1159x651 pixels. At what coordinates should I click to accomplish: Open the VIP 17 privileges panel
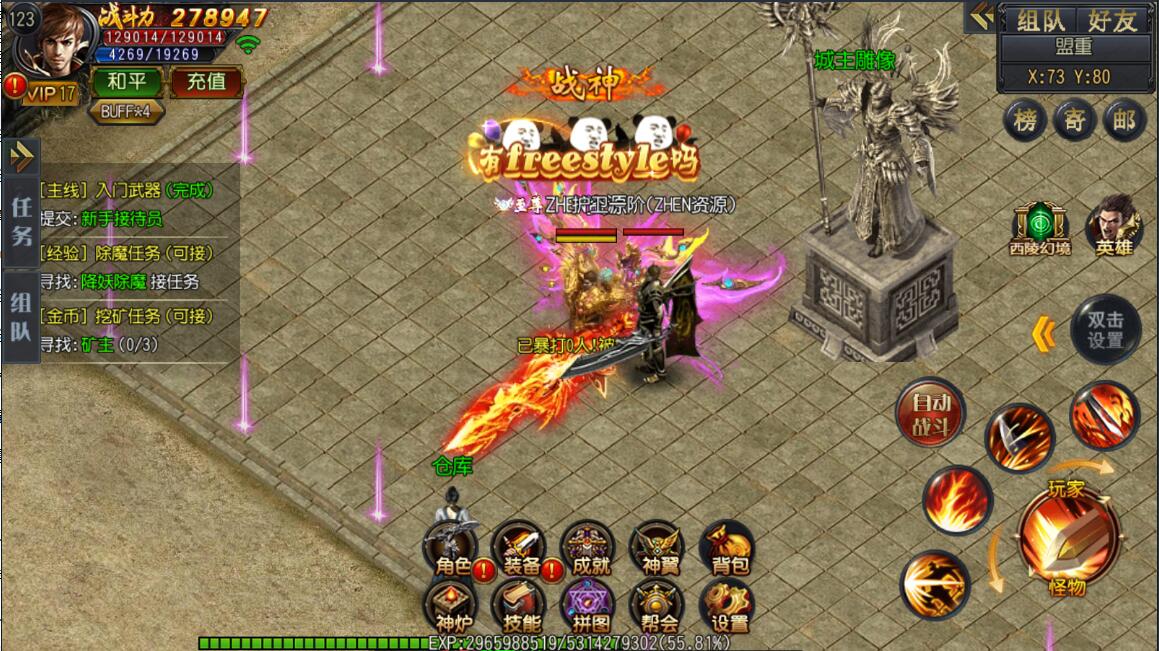coord(51,94)
